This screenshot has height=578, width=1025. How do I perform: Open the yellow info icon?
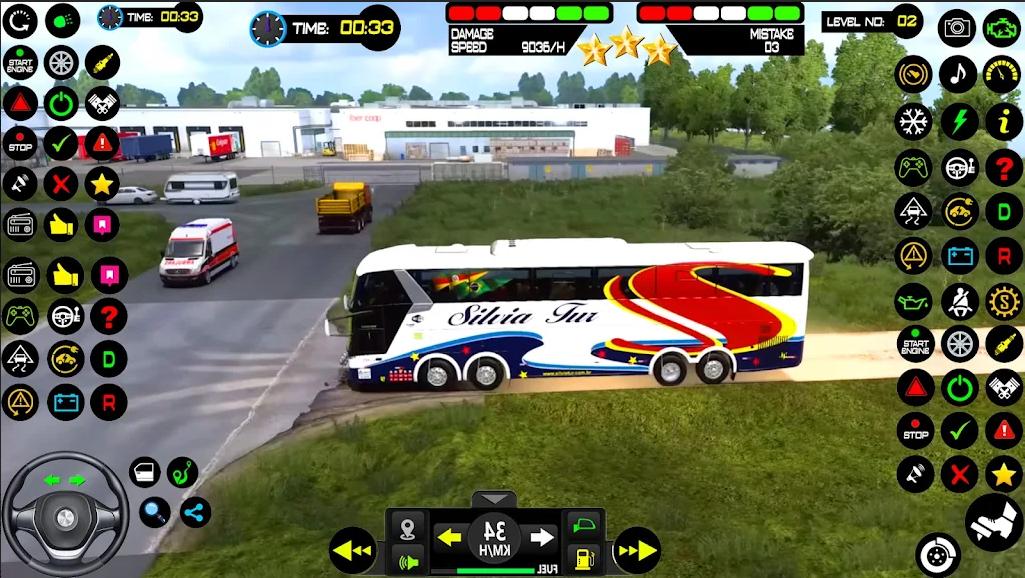(1003, 121)
